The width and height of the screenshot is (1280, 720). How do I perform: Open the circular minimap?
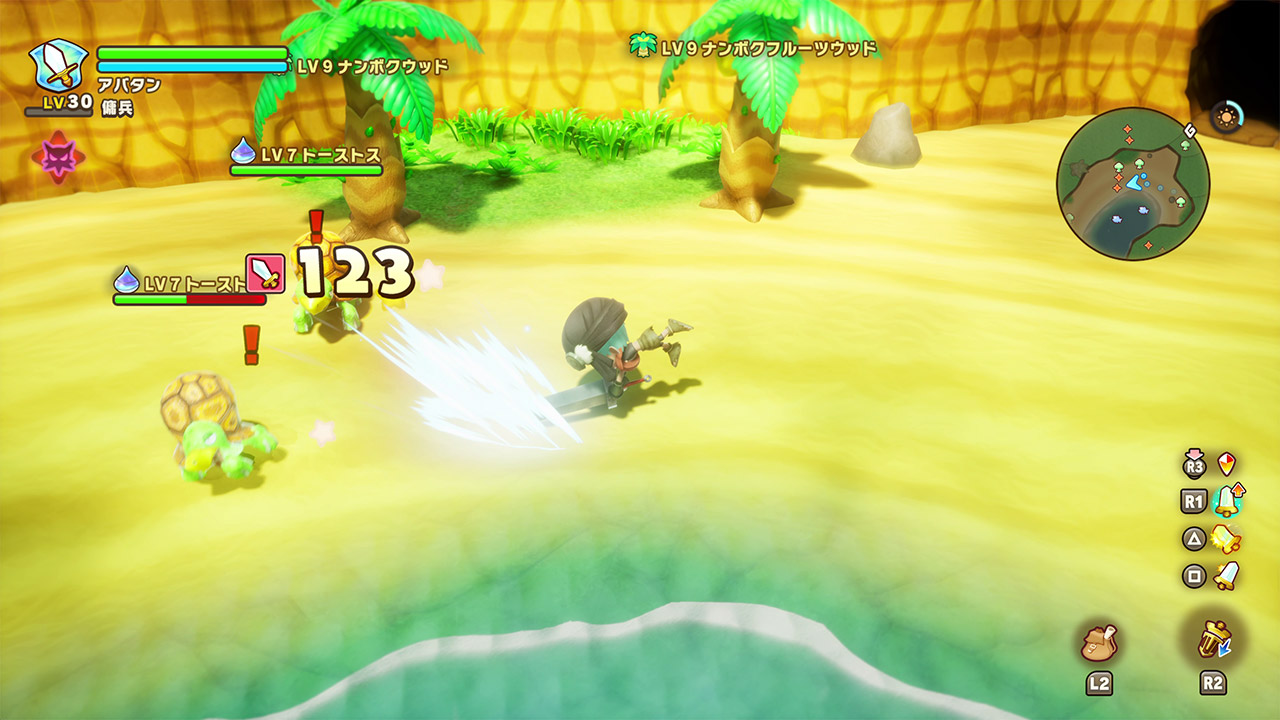[x=1132, y=184]
